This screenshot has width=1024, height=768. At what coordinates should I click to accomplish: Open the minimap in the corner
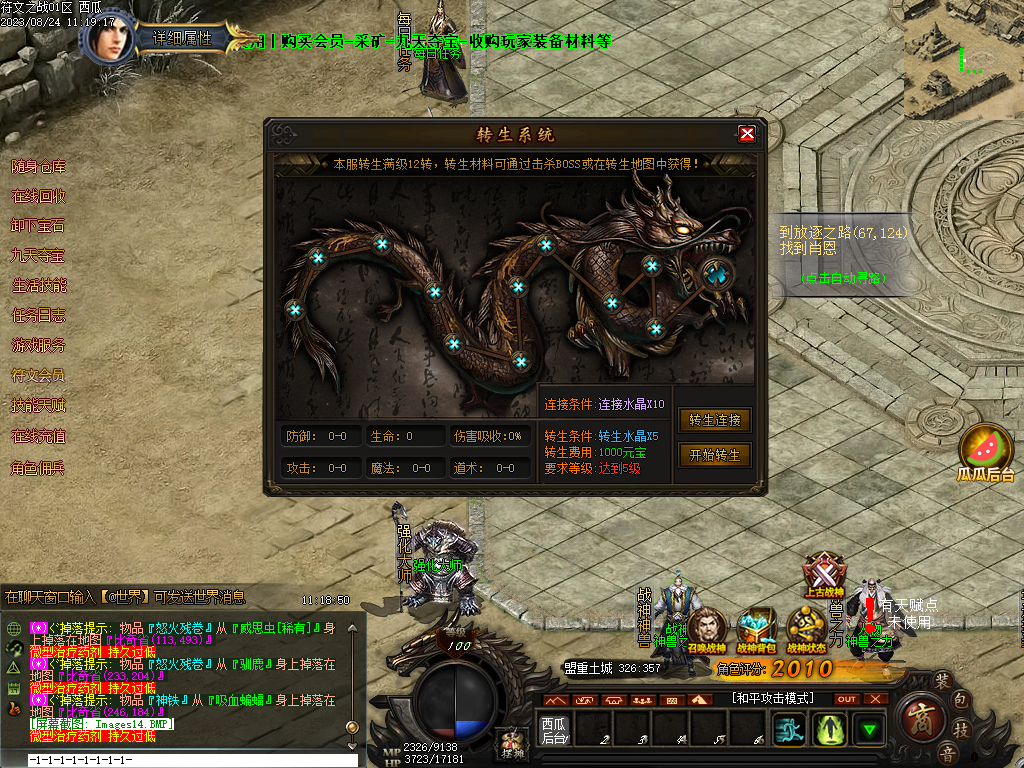(964, 58)
